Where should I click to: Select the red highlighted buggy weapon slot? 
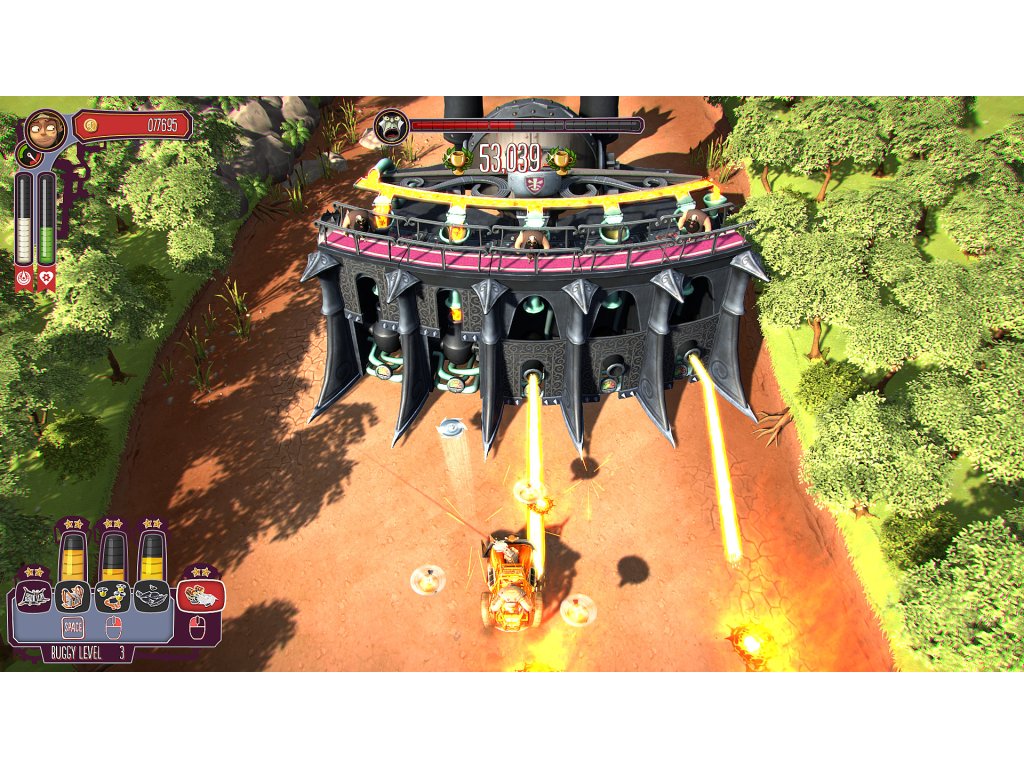coord(201,596)
